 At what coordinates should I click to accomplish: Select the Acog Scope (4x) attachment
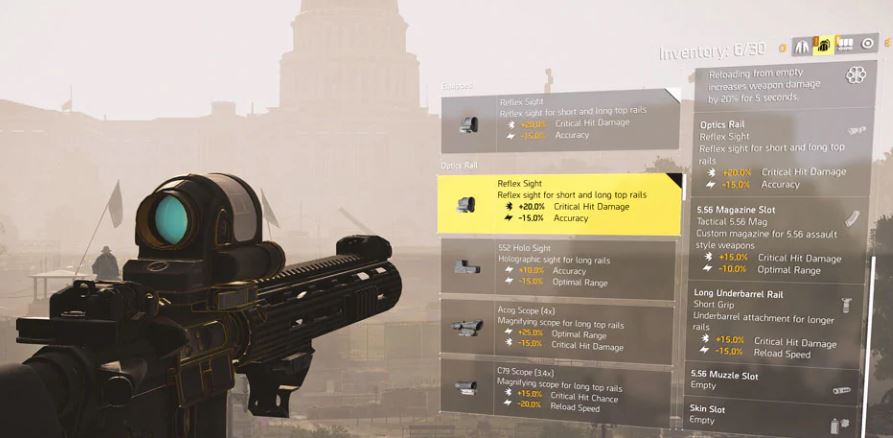pyautogui.click(x=559, y=328)
